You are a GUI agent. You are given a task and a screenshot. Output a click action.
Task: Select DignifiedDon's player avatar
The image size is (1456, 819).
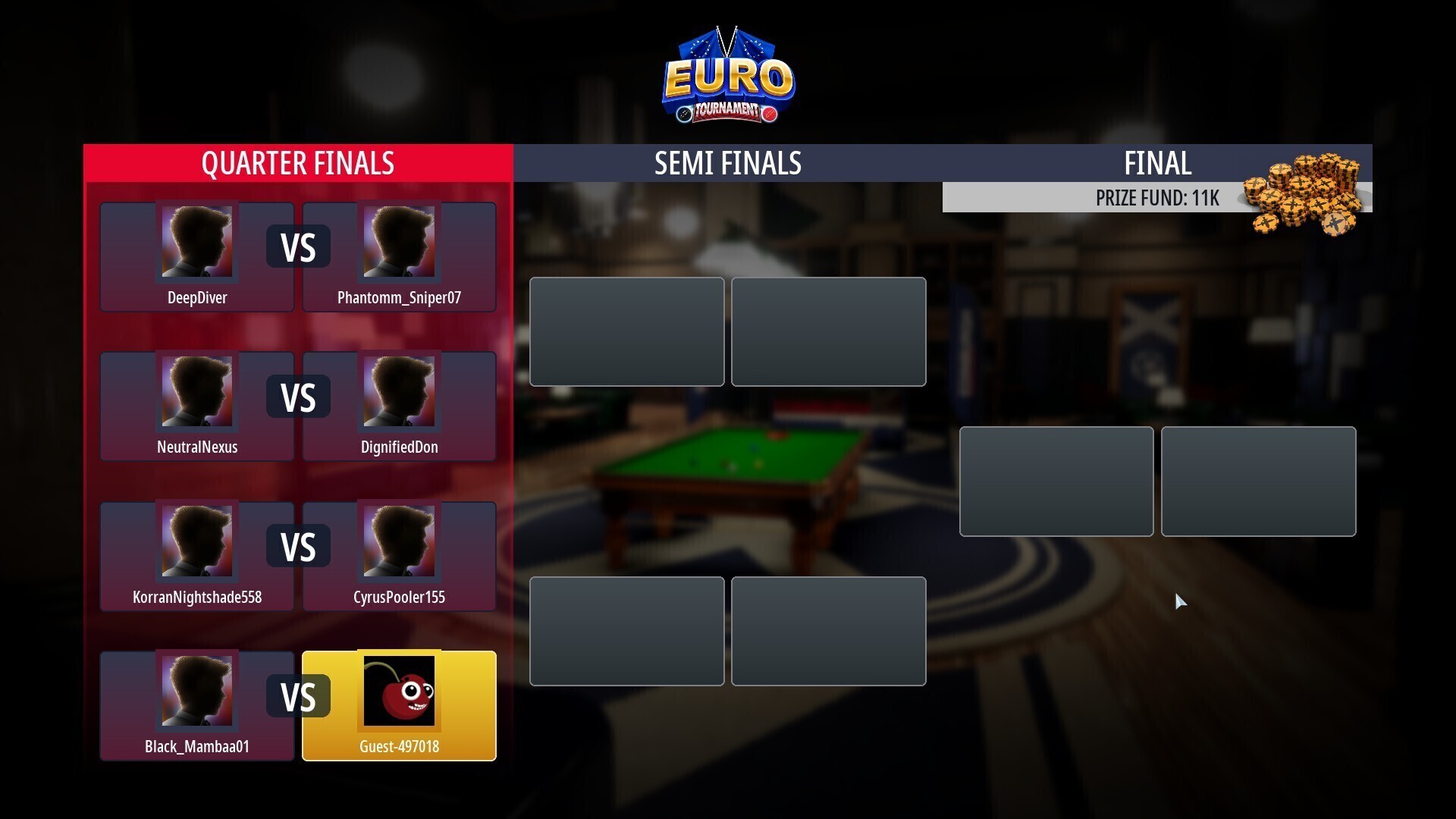(x=400, y=391)
